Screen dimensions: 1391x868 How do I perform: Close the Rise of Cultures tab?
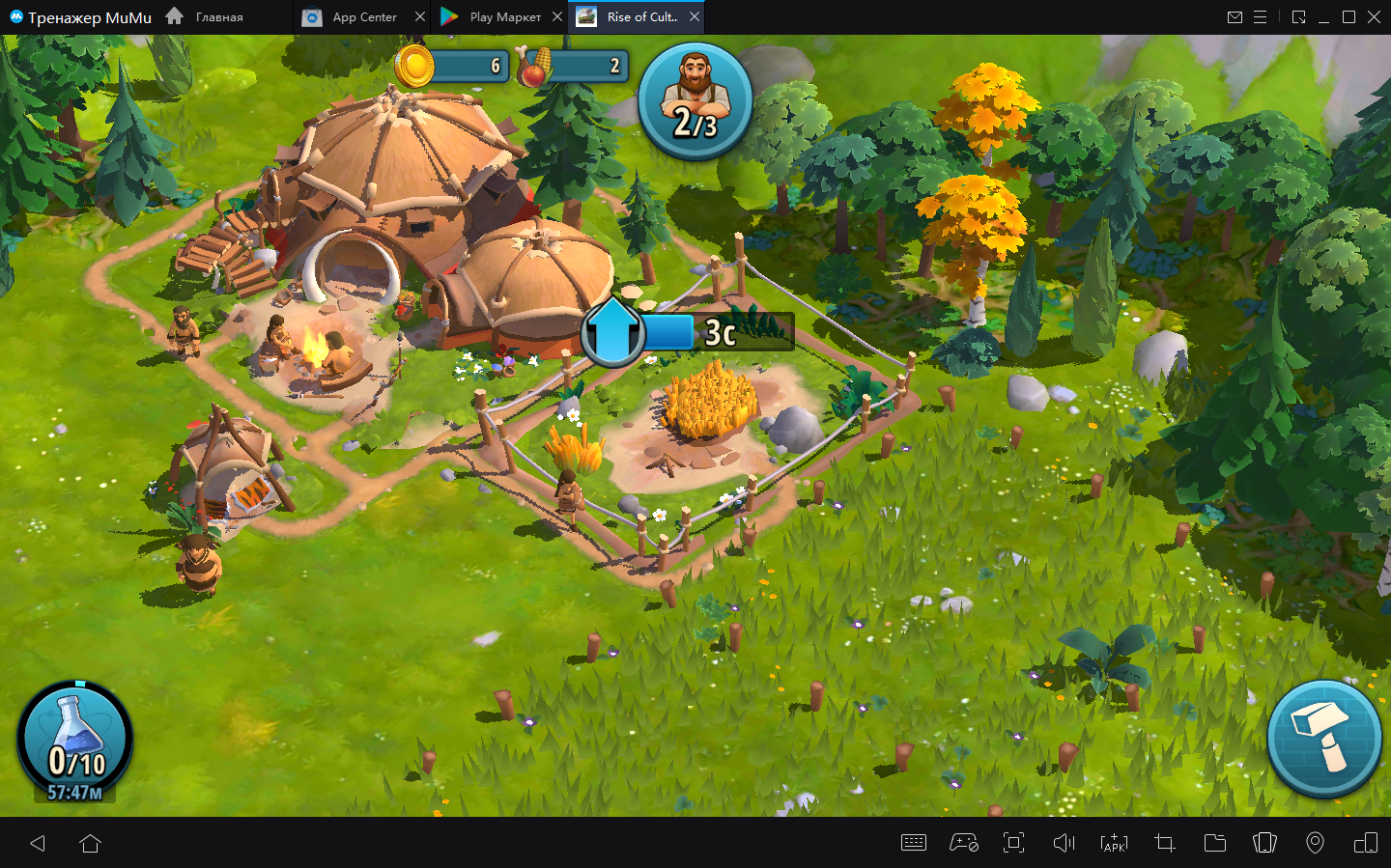tap(695, 17)
